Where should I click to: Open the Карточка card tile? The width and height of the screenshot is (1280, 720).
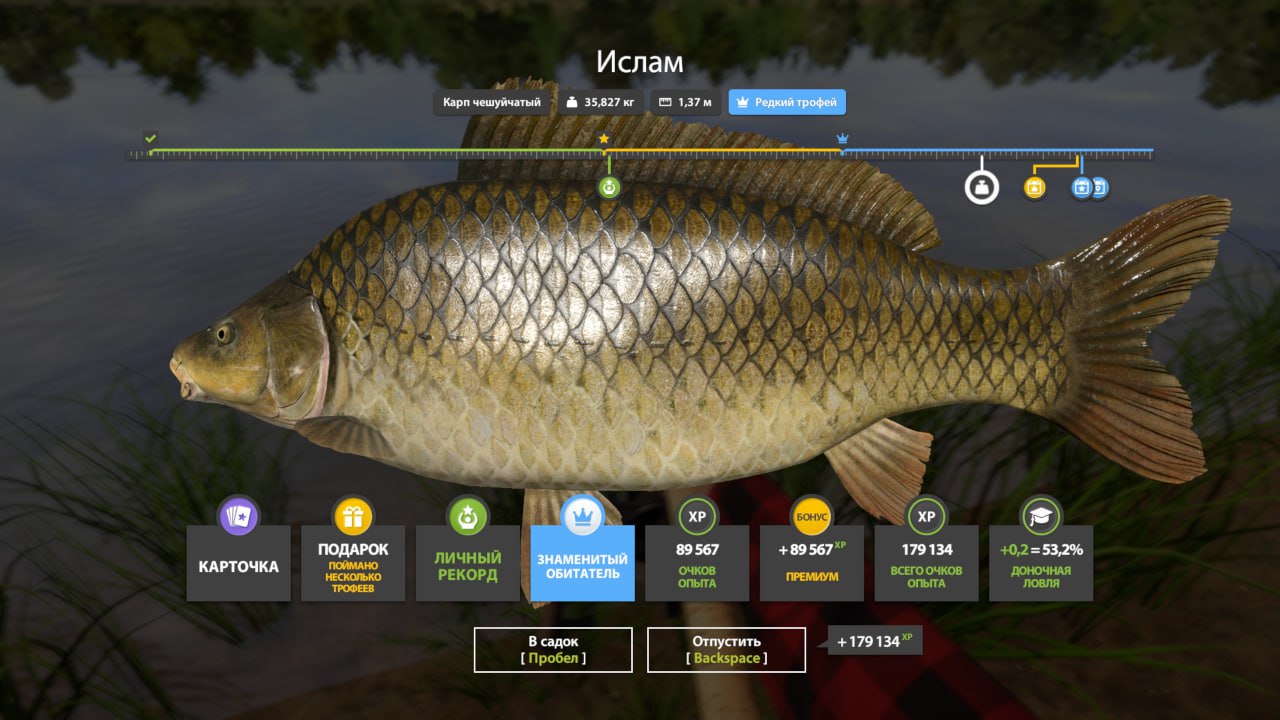[x=238, y=564]
